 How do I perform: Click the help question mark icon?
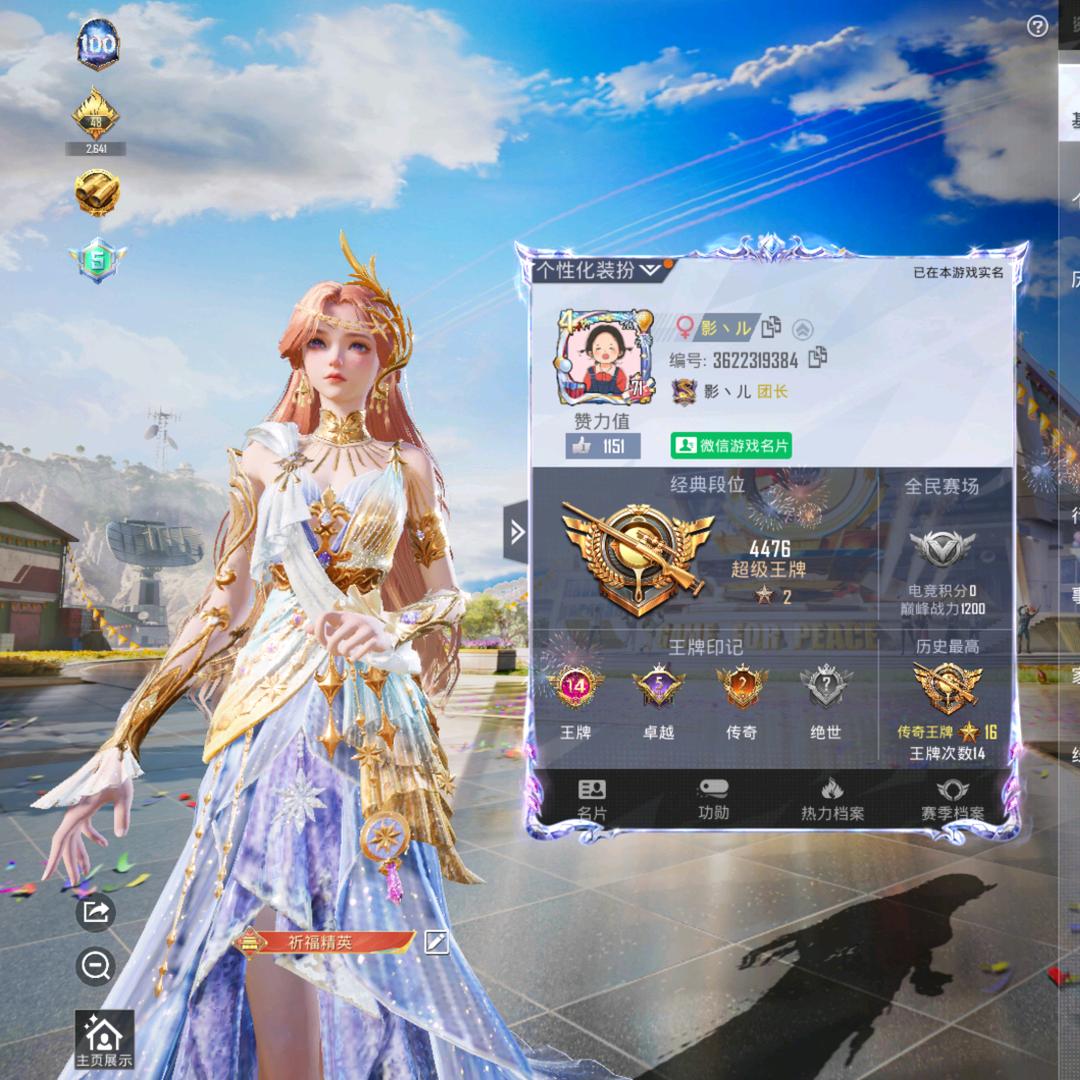pyautogui.click(x=1037, y=27)
